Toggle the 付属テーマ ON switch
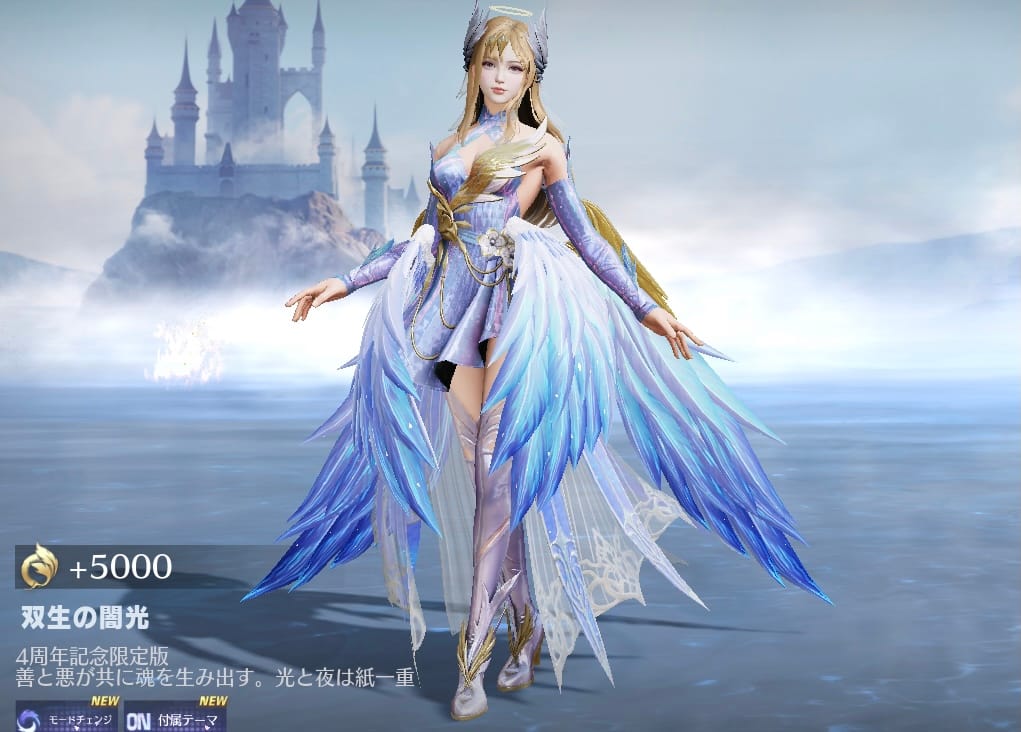The height and width of the screenshot is (732, 1021). click(x=175, y=717)
